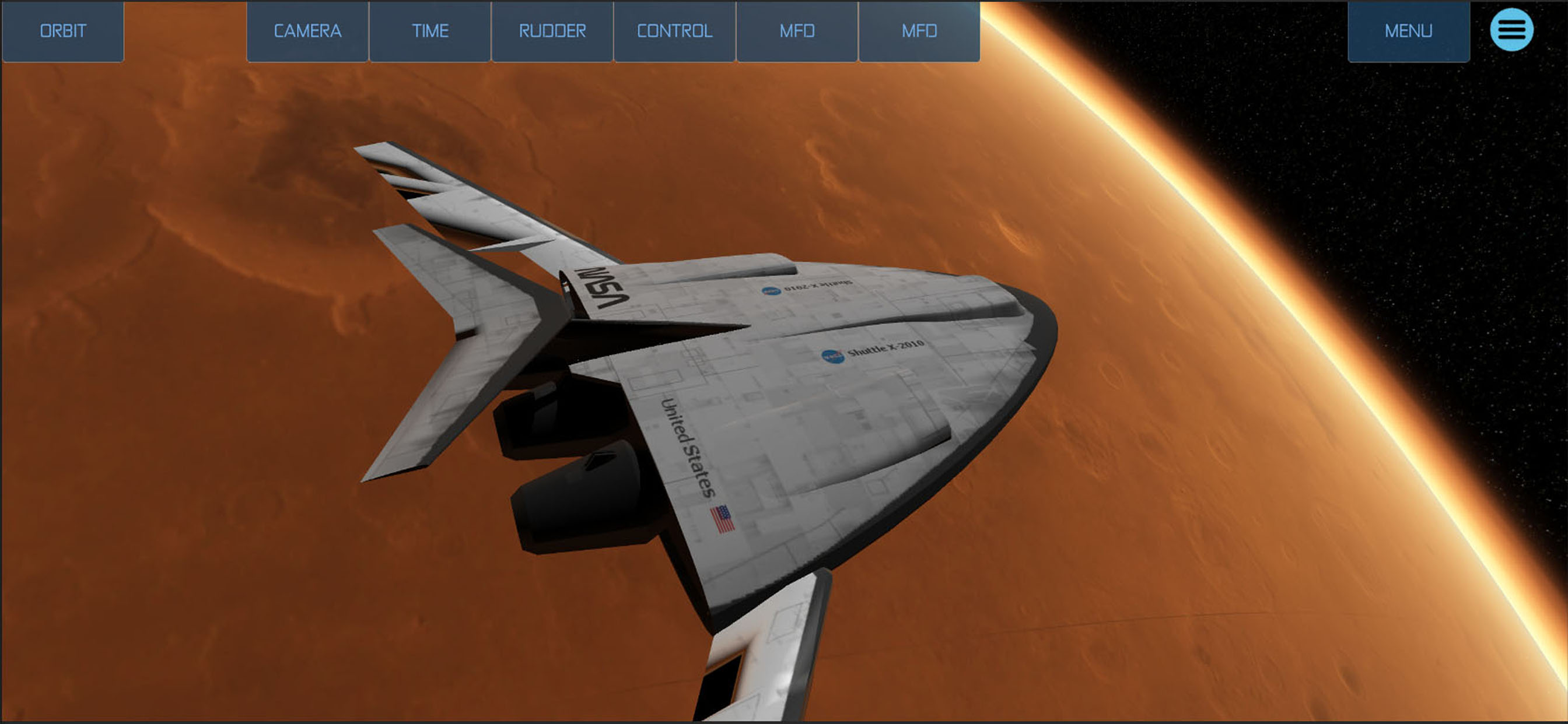Click the round blue hamburger icon
Screen dimensions: 1568x724
1511,30
